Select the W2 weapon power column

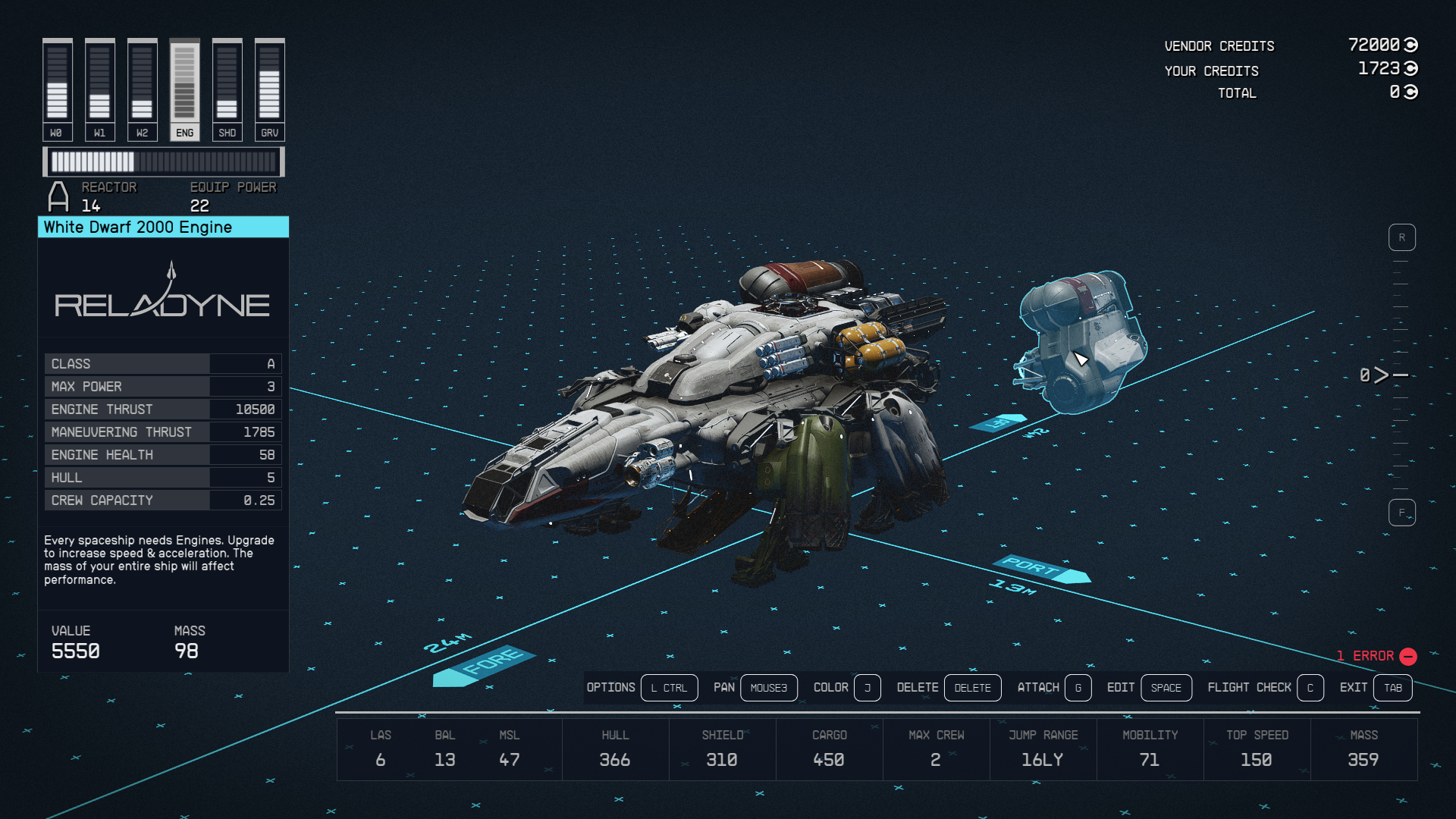click(x=142, y=90)
